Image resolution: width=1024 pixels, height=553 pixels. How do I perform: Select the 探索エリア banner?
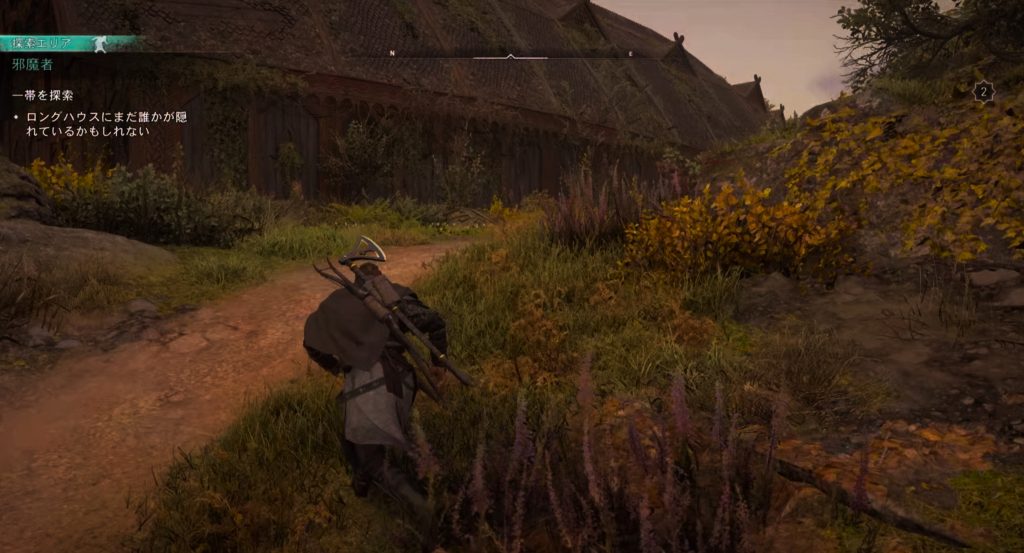point(60,43)
